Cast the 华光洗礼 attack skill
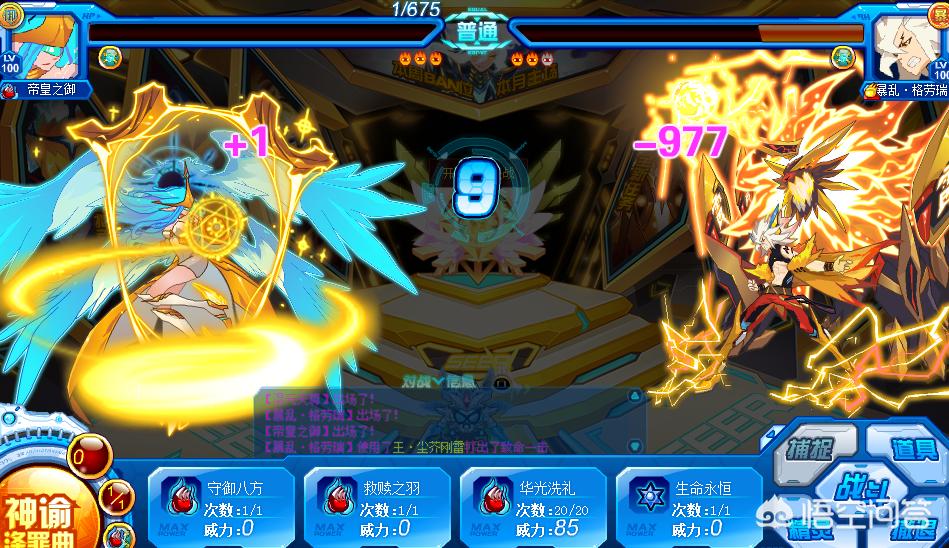This screenshot has width=949, height=548. 534,507
